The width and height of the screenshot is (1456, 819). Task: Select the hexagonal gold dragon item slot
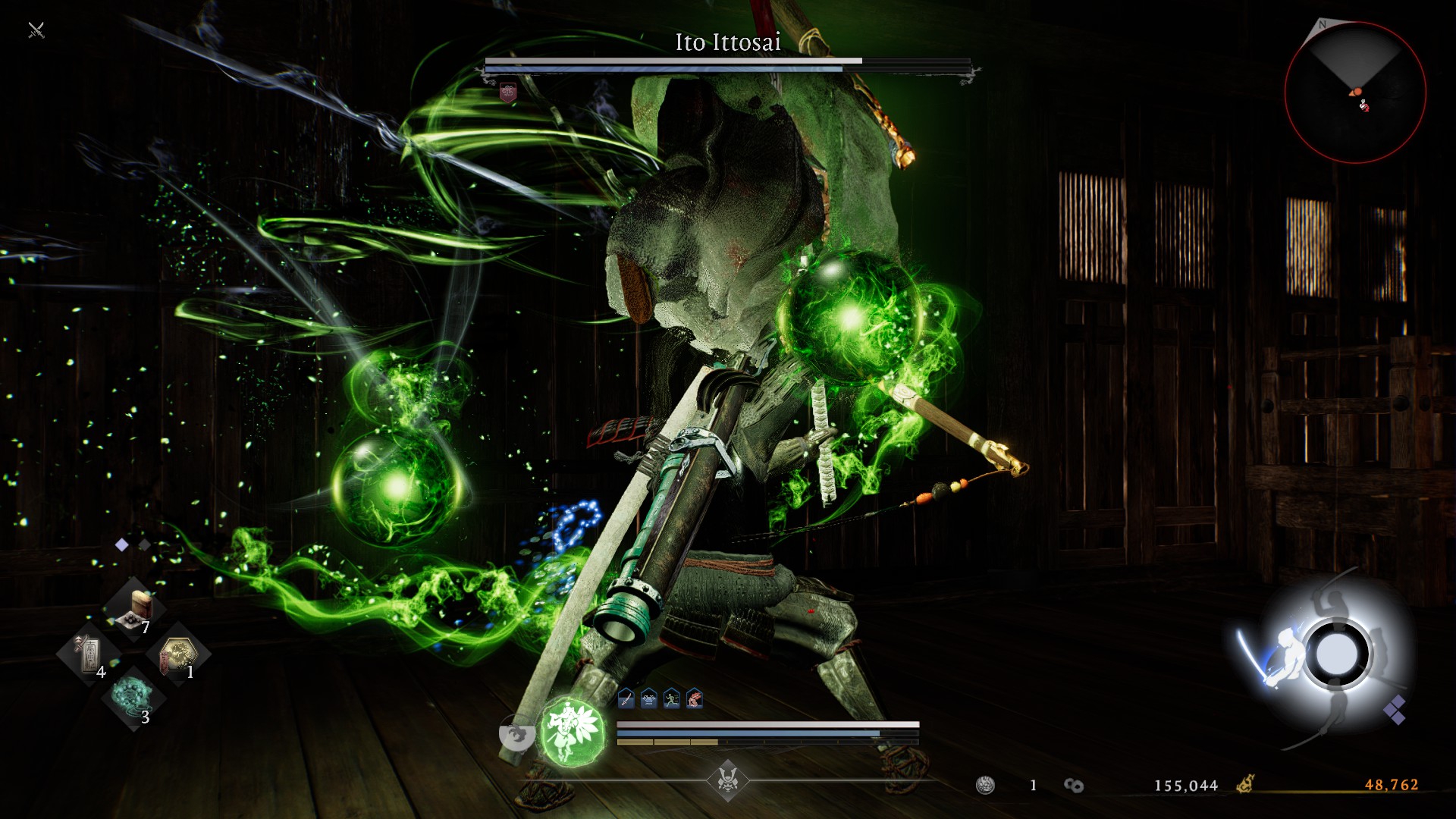pyautogui.click(x=177, y=652)
